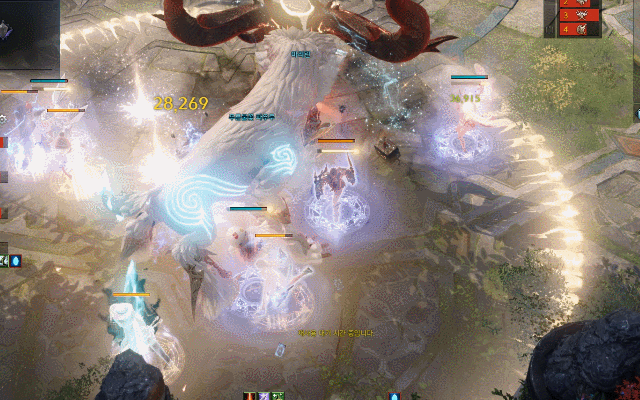Viewport: 640px width, 400px height.
Task: Click the green icon on the bottom bar
Action: pyautogui.click(x=278, y=396)
